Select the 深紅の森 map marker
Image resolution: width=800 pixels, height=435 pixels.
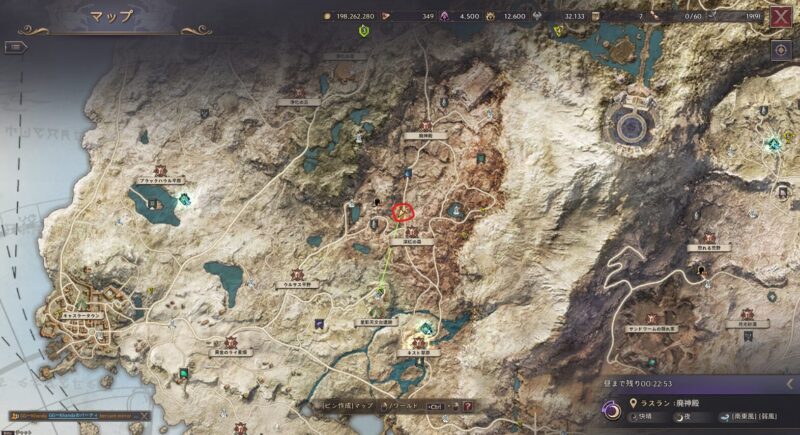(412, 232)
